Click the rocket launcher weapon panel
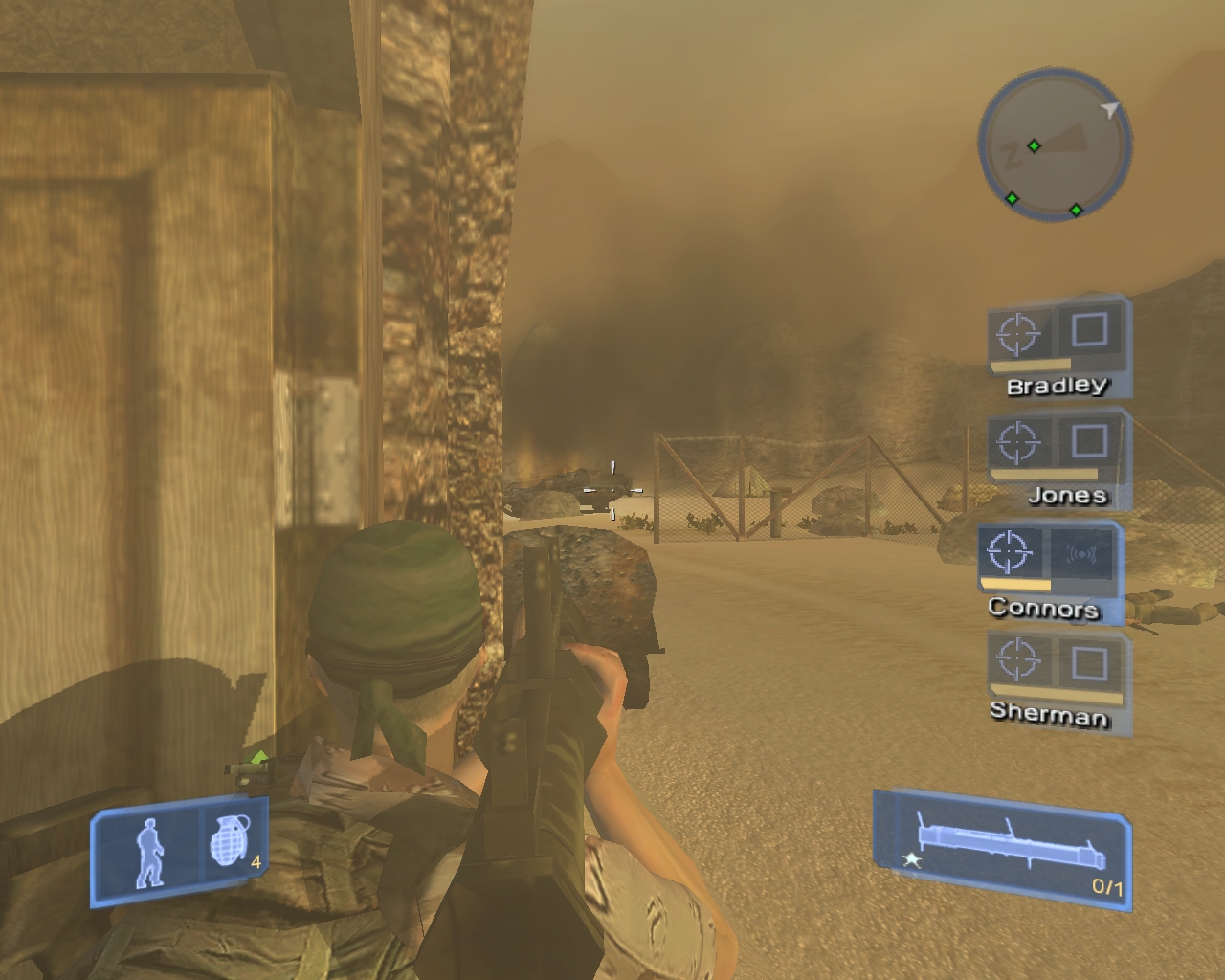Screen dimensions: 1225x980 1000,844
